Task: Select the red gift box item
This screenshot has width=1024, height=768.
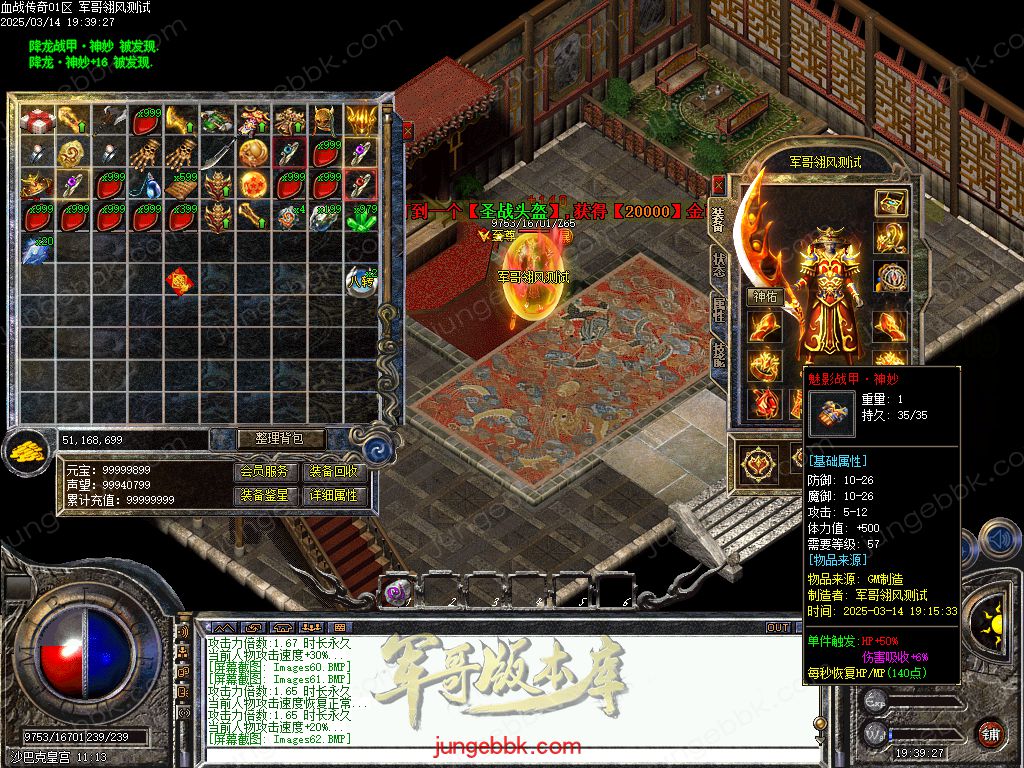Action: click(36, 122)
